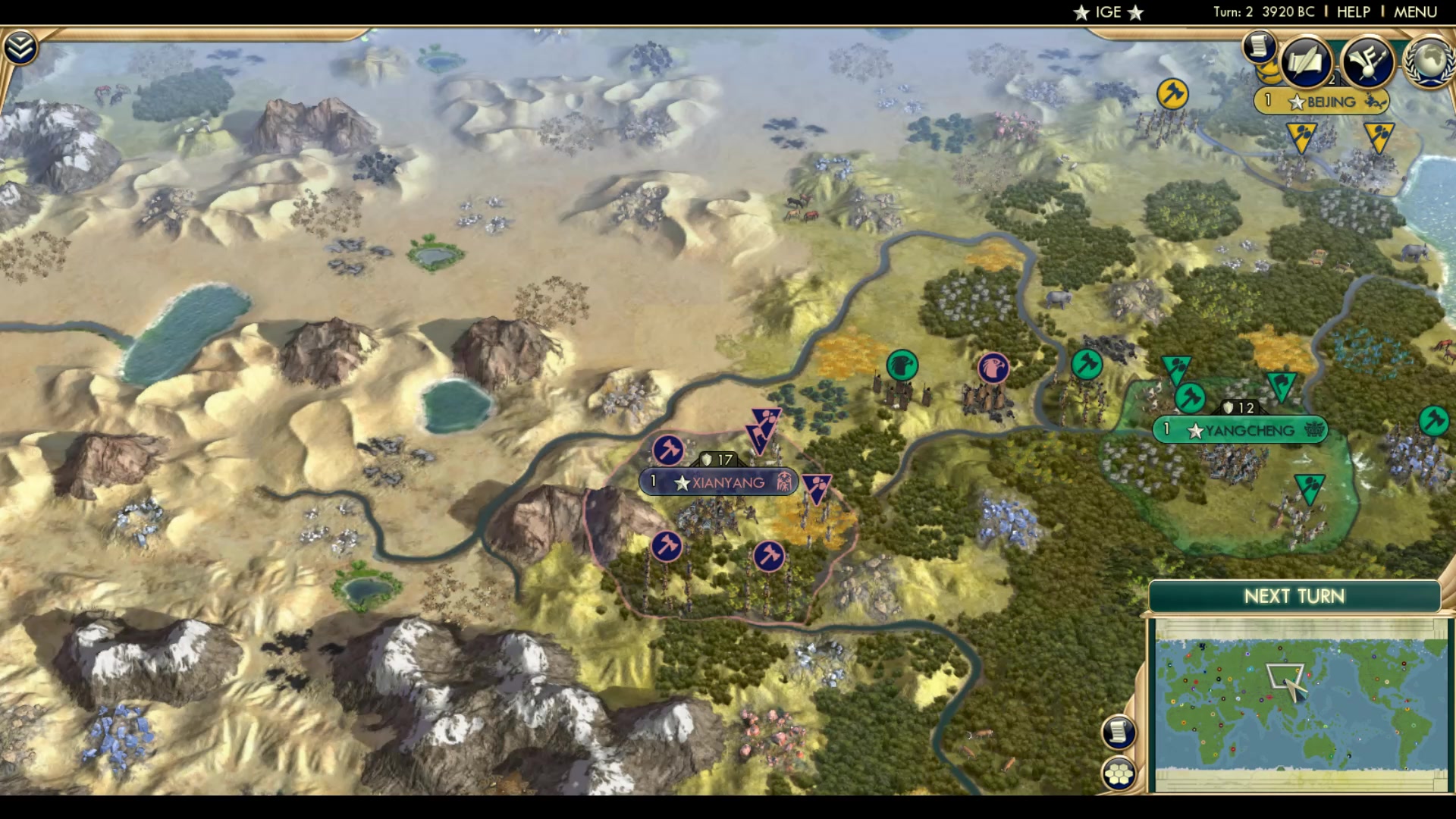Open the notification log beside the minimap
This screenshot has height=819, width=1456.
(x=1117, y=734)
